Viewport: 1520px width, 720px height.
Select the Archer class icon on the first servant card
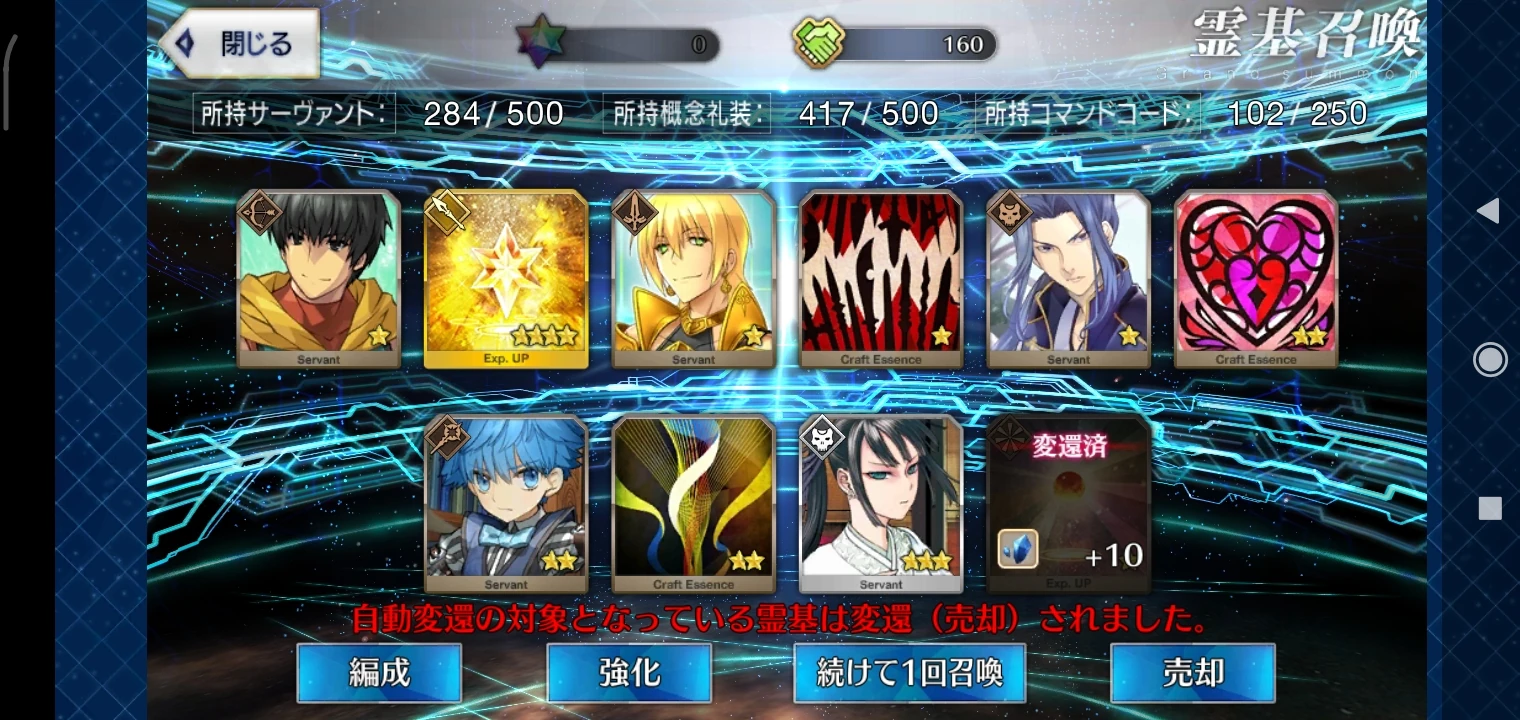click(262, 211)
